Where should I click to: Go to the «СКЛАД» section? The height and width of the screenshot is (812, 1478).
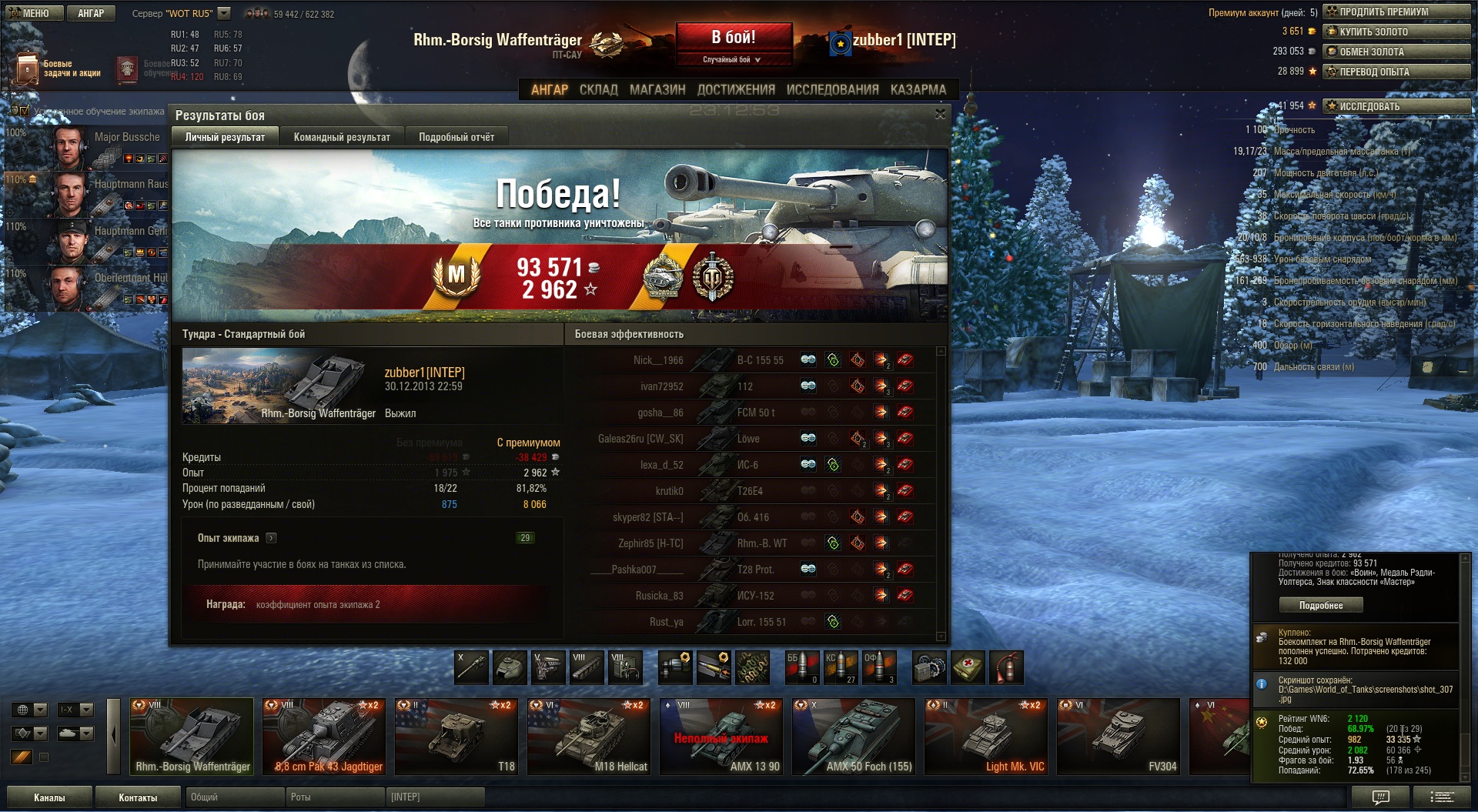[x=598, y=89]
